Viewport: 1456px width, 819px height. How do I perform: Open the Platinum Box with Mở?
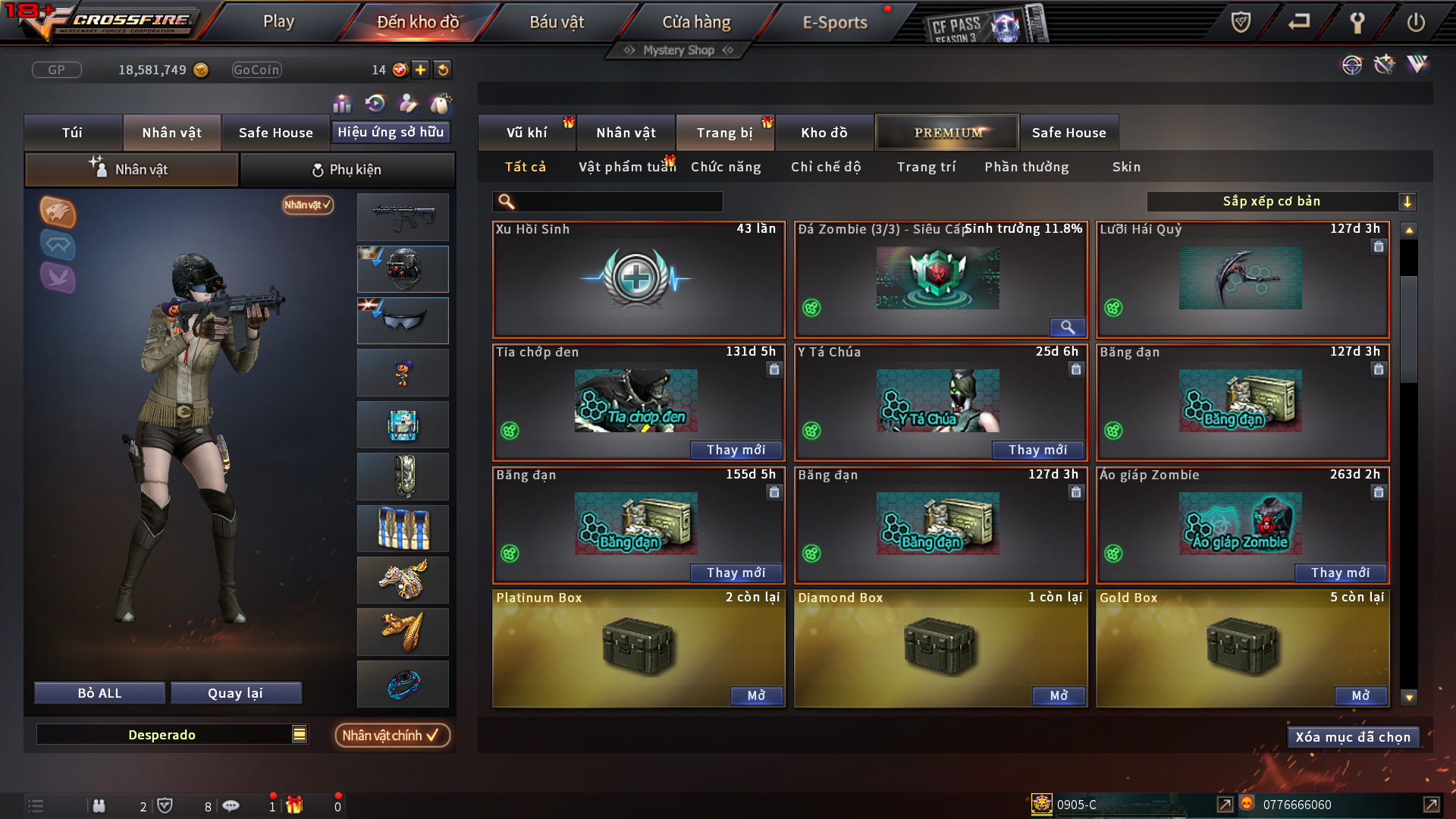click(756, 695)
